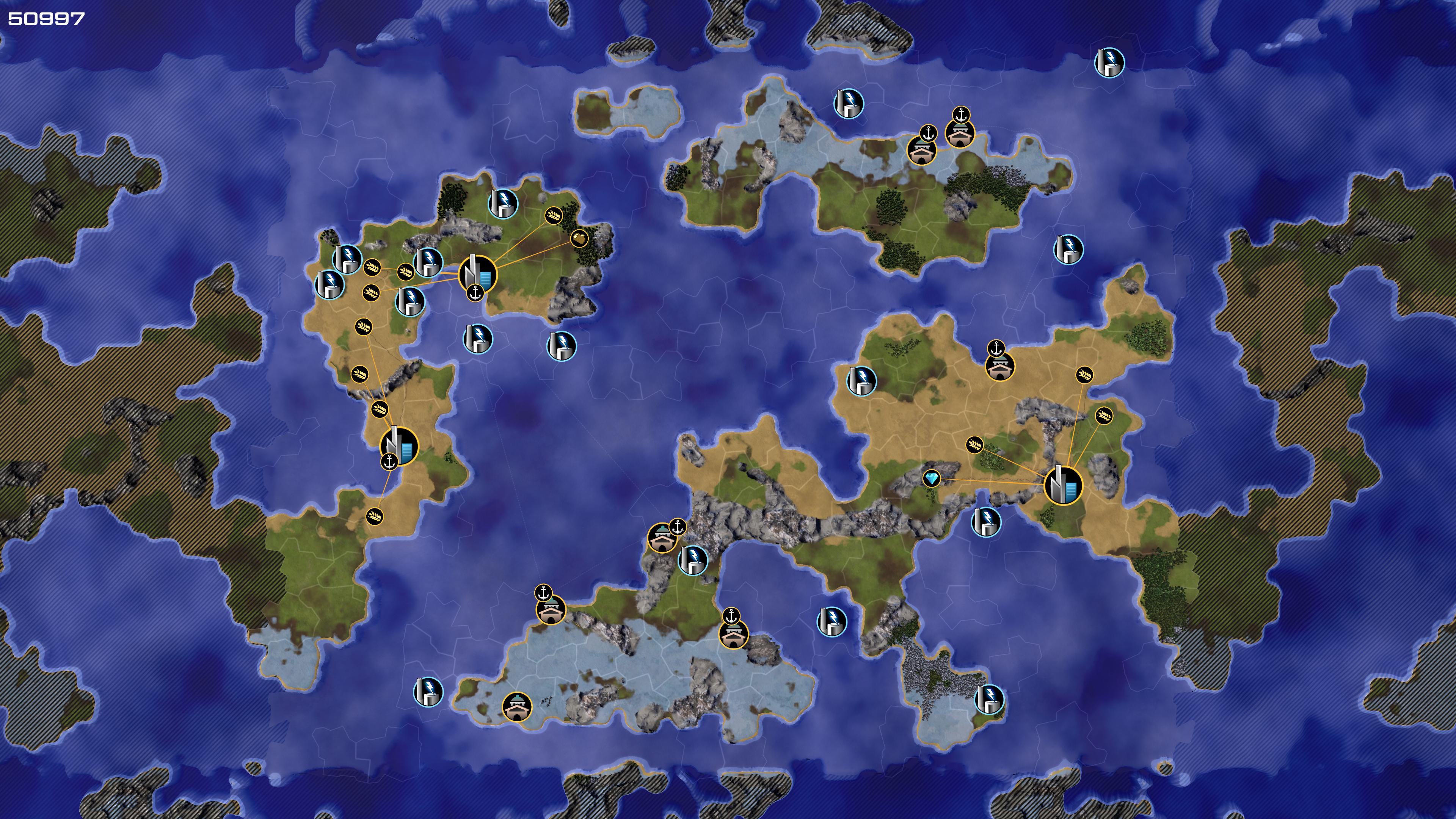Select the wheat marker nearest the gold nugget

point(553,215)
